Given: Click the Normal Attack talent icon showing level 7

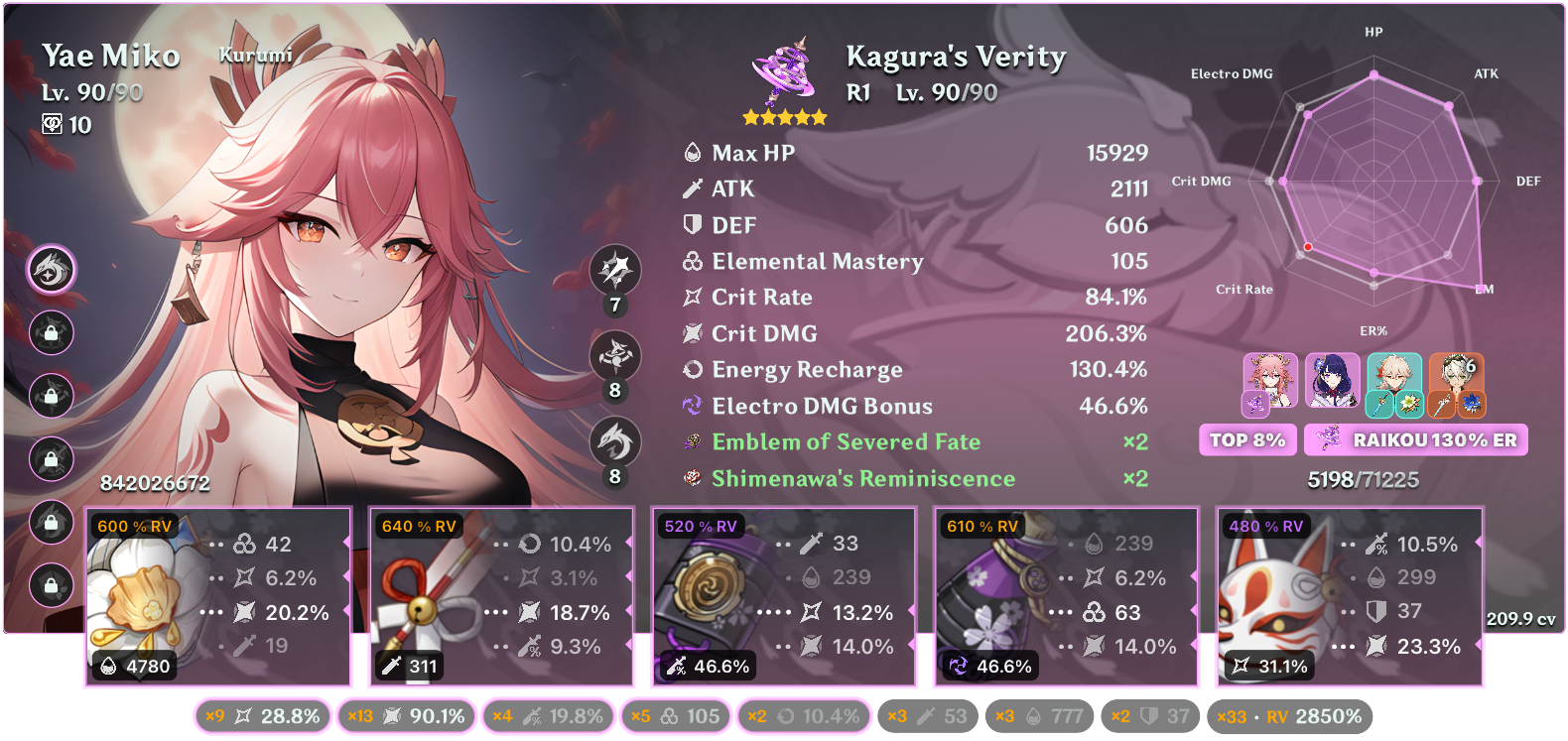Looking at the screenshot, I should click(615, 270).
